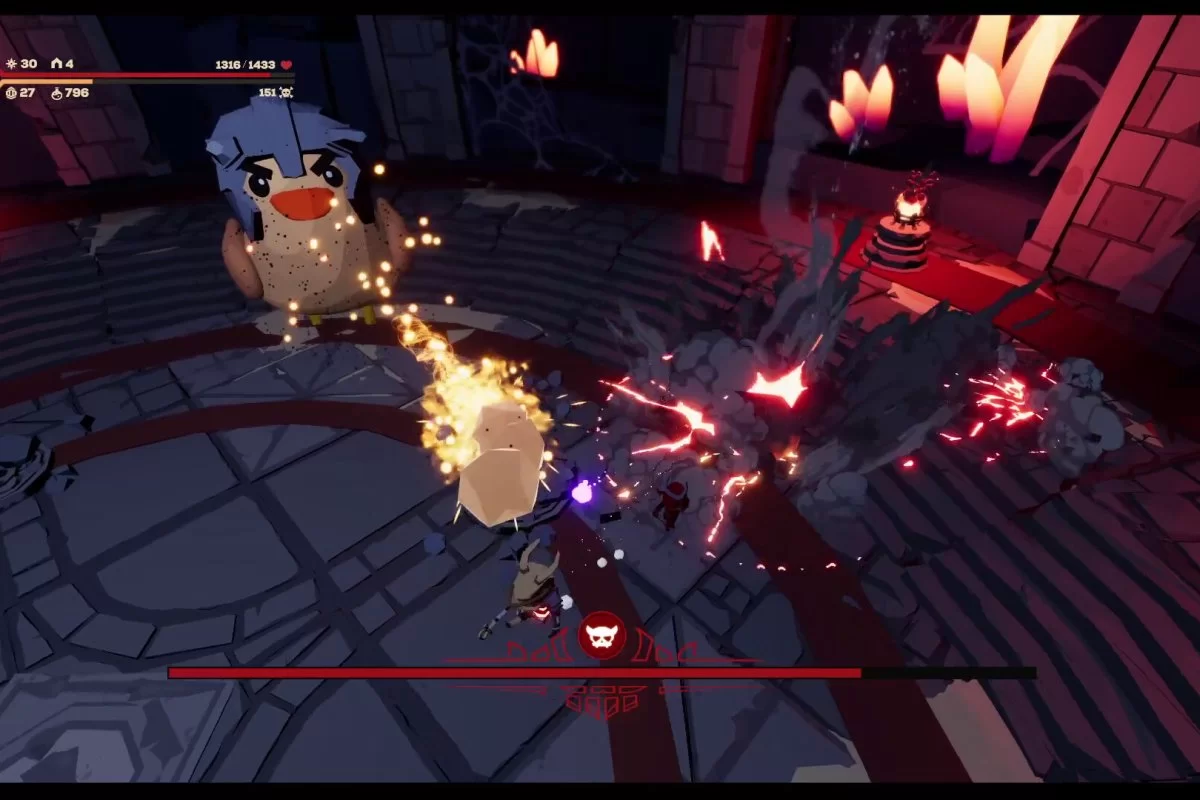This screenshot has width=1200, height=800.
Task: Select the sun-shaped stat icon
Action: coord(11,64)
